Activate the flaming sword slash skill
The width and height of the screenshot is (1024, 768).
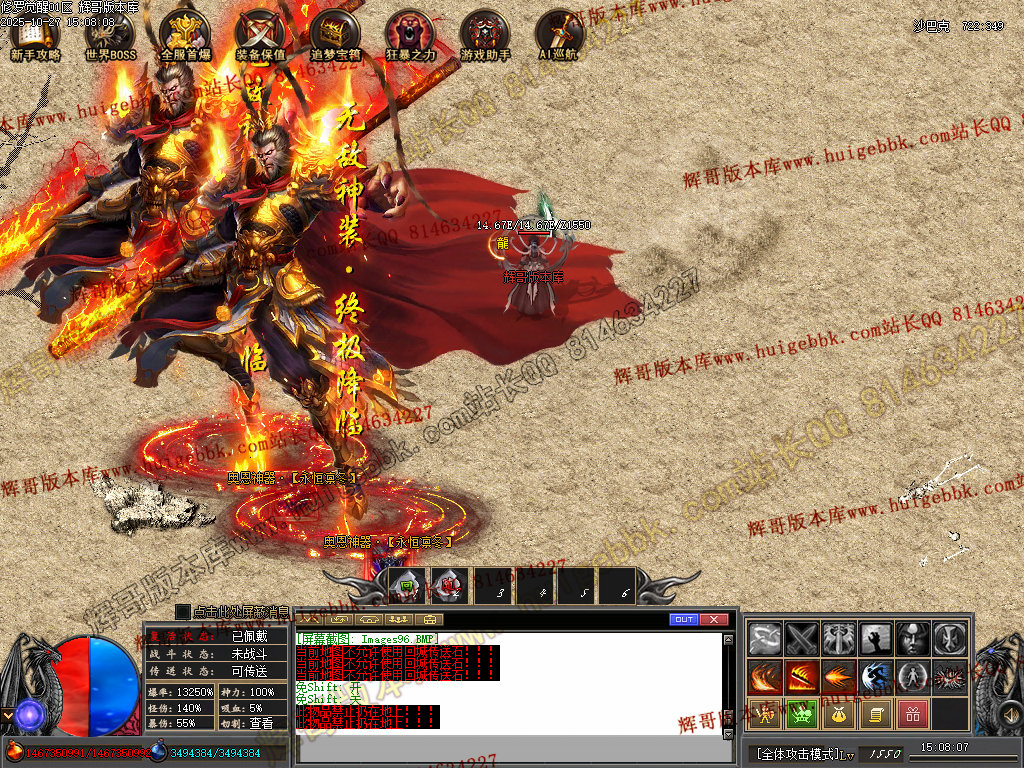point(802,677)
